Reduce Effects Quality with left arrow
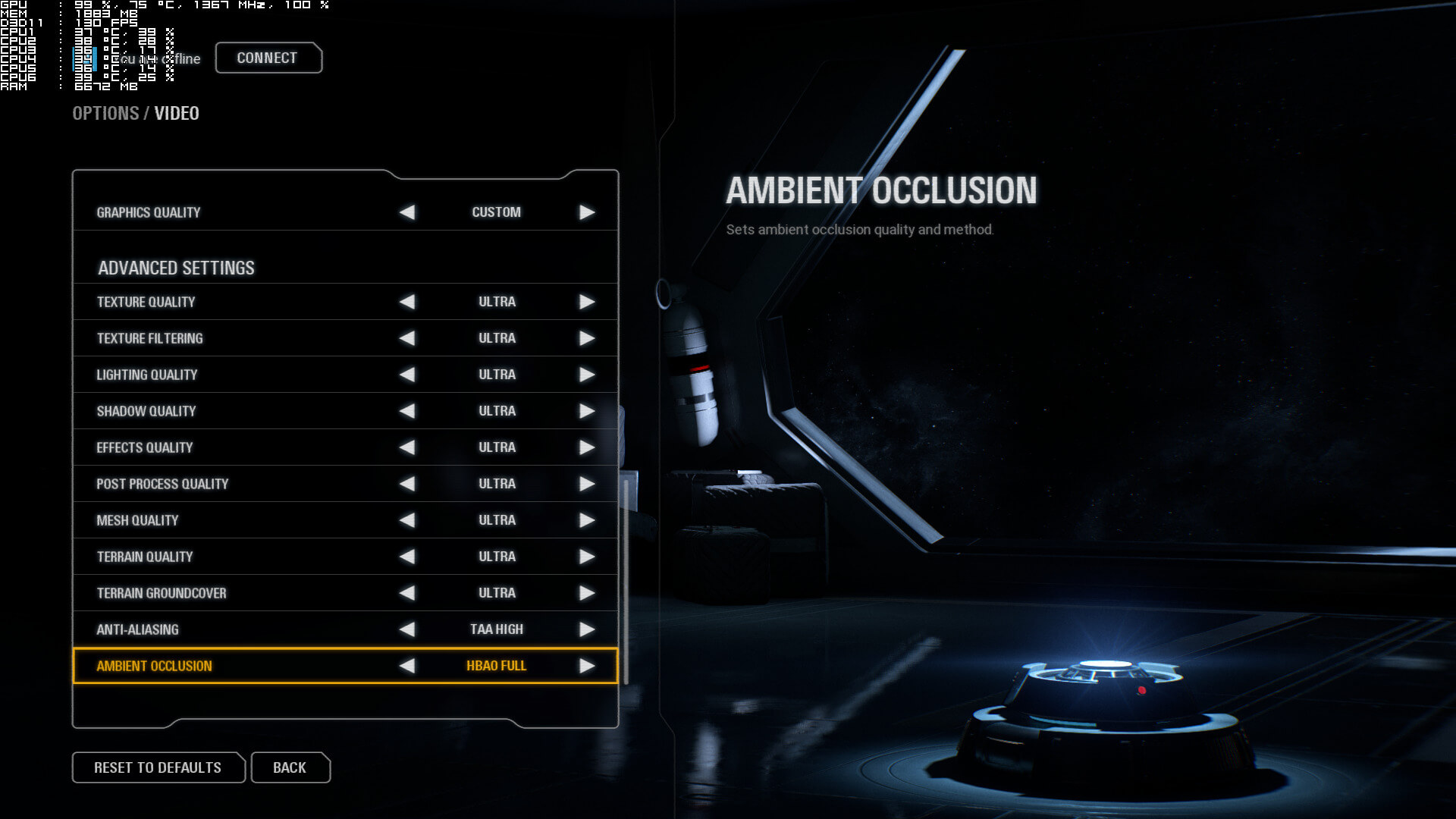The image size is (1456, 819). pyautogui.click(x=407, y=447)
